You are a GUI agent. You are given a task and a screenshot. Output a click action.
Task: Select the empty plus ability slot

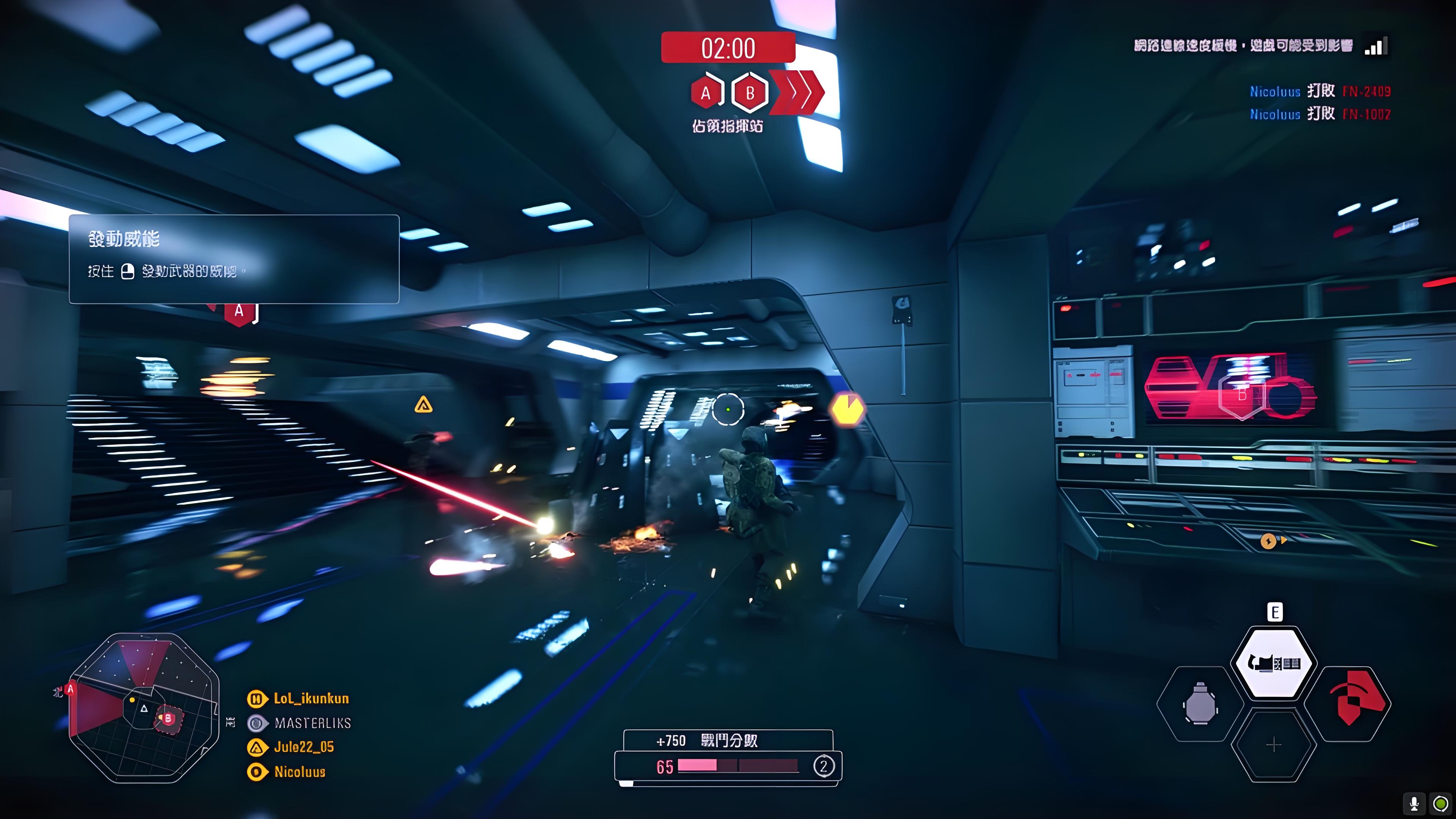[1274, 745]
